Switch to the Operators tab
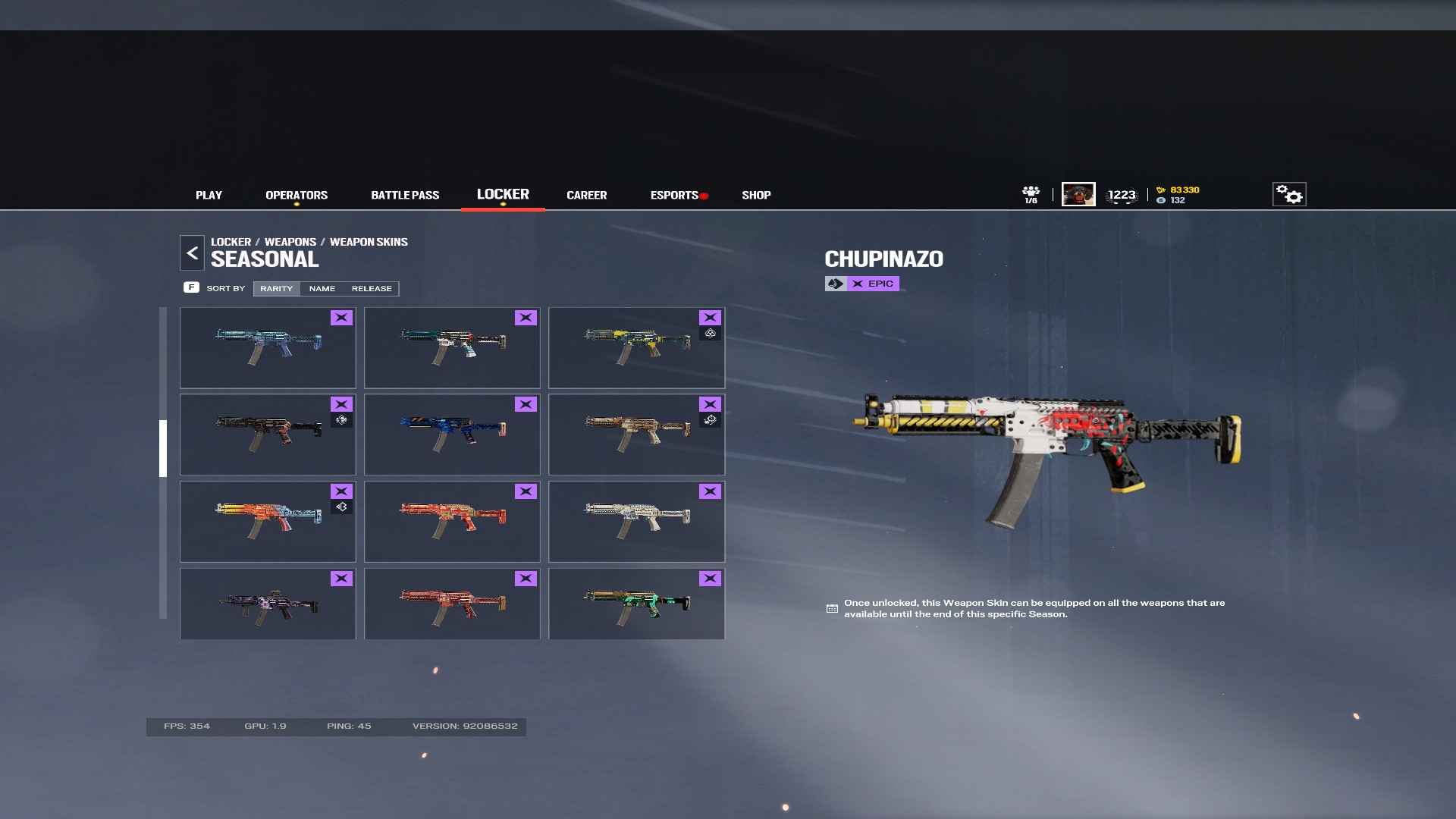This screenshot has height=819, width=1456. pyautogui.click(x=297, y=195)
